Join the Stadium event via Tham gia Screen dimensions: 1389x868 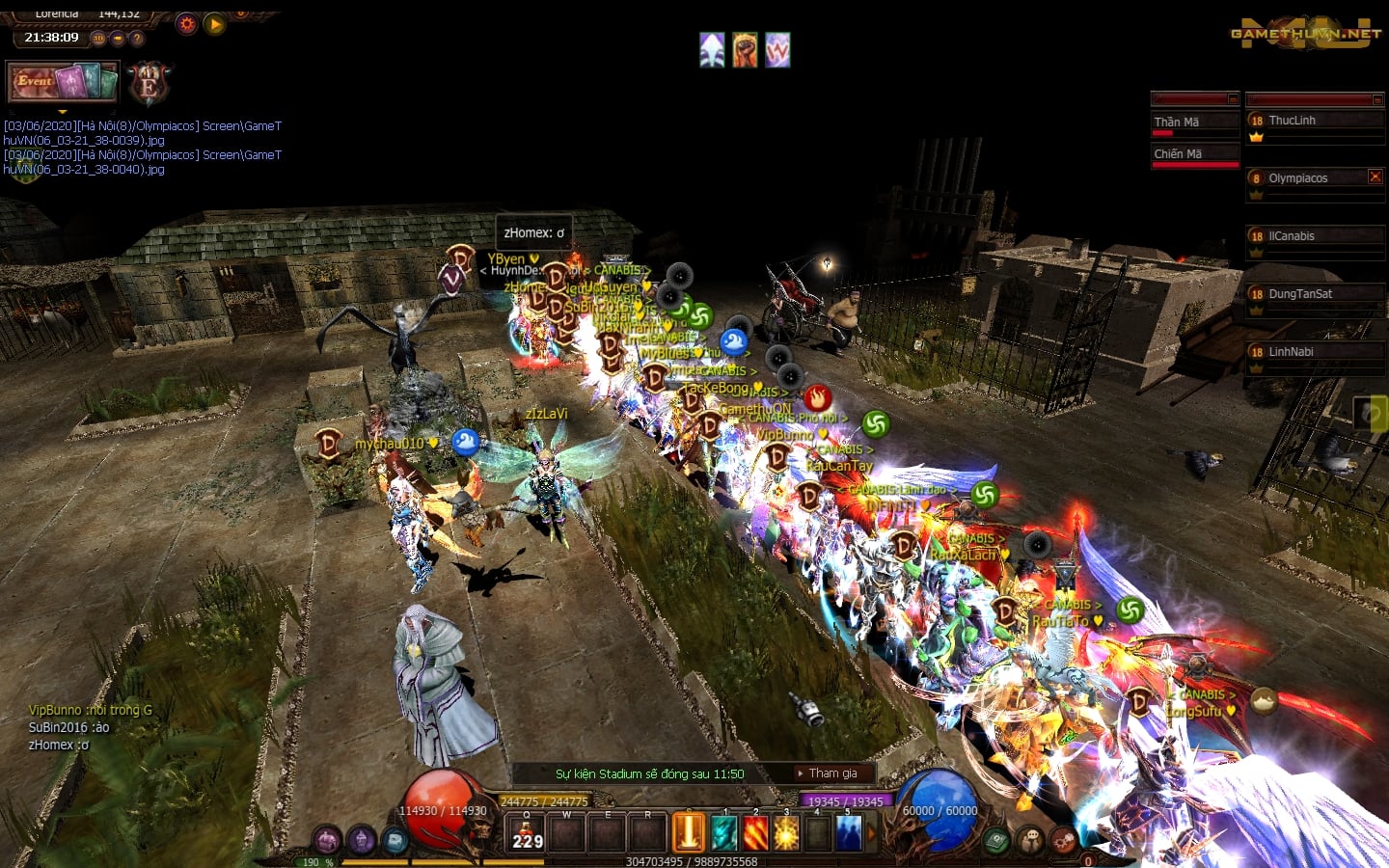[x=832, y=773]
